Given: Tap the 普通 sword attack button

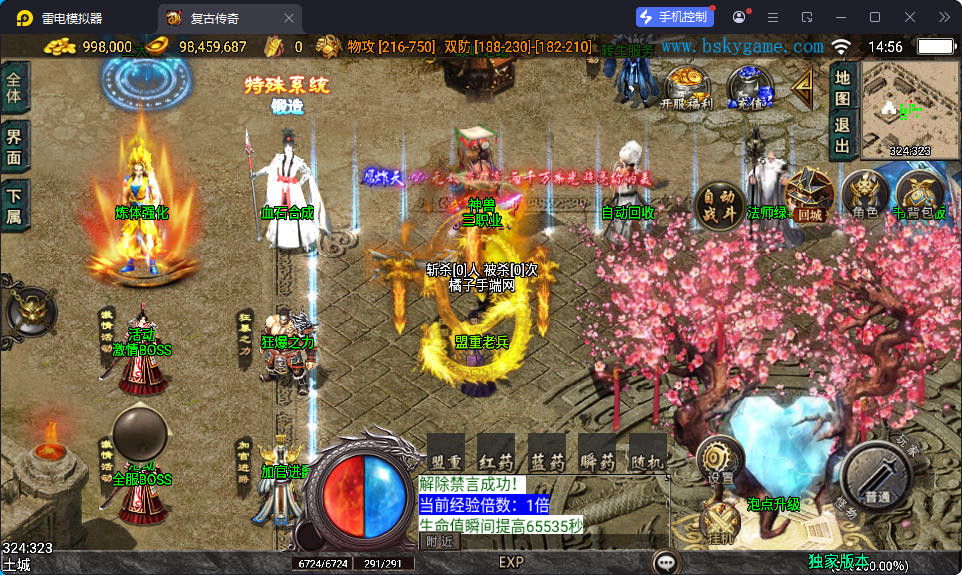Looking at the screenshot, I should pyautogui.click(x=877, y=481).
